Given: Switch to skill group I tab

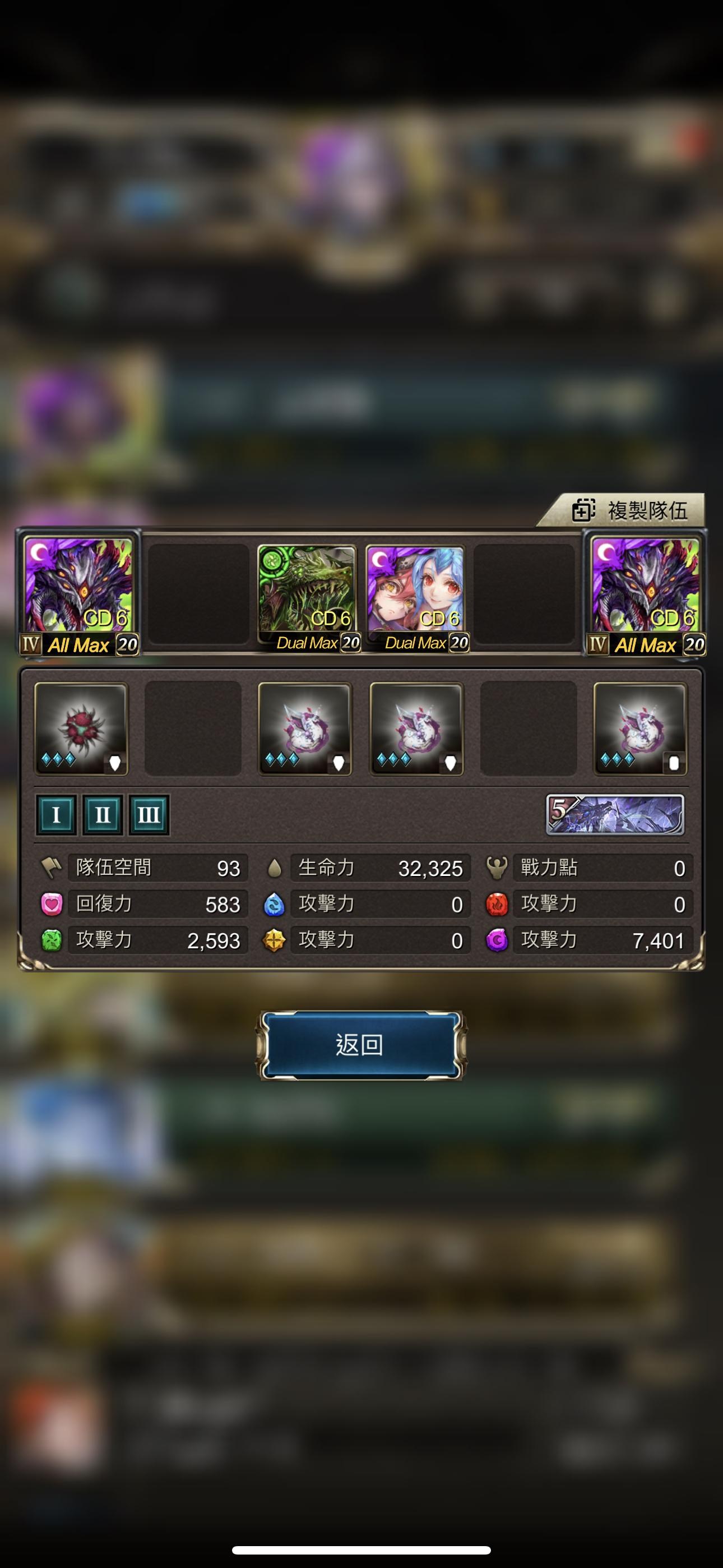Looking at the screenshot, I should point(56,815).
